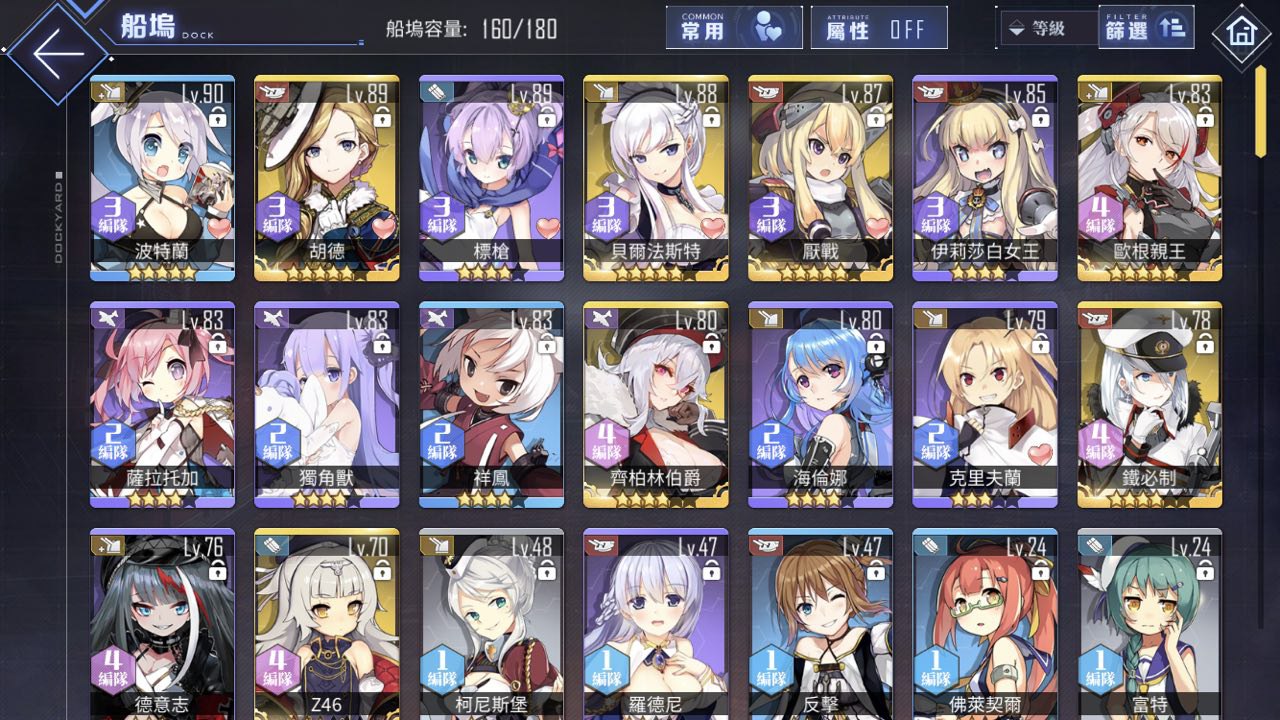Select the 薩拉托加 ship card

[162, 404]
